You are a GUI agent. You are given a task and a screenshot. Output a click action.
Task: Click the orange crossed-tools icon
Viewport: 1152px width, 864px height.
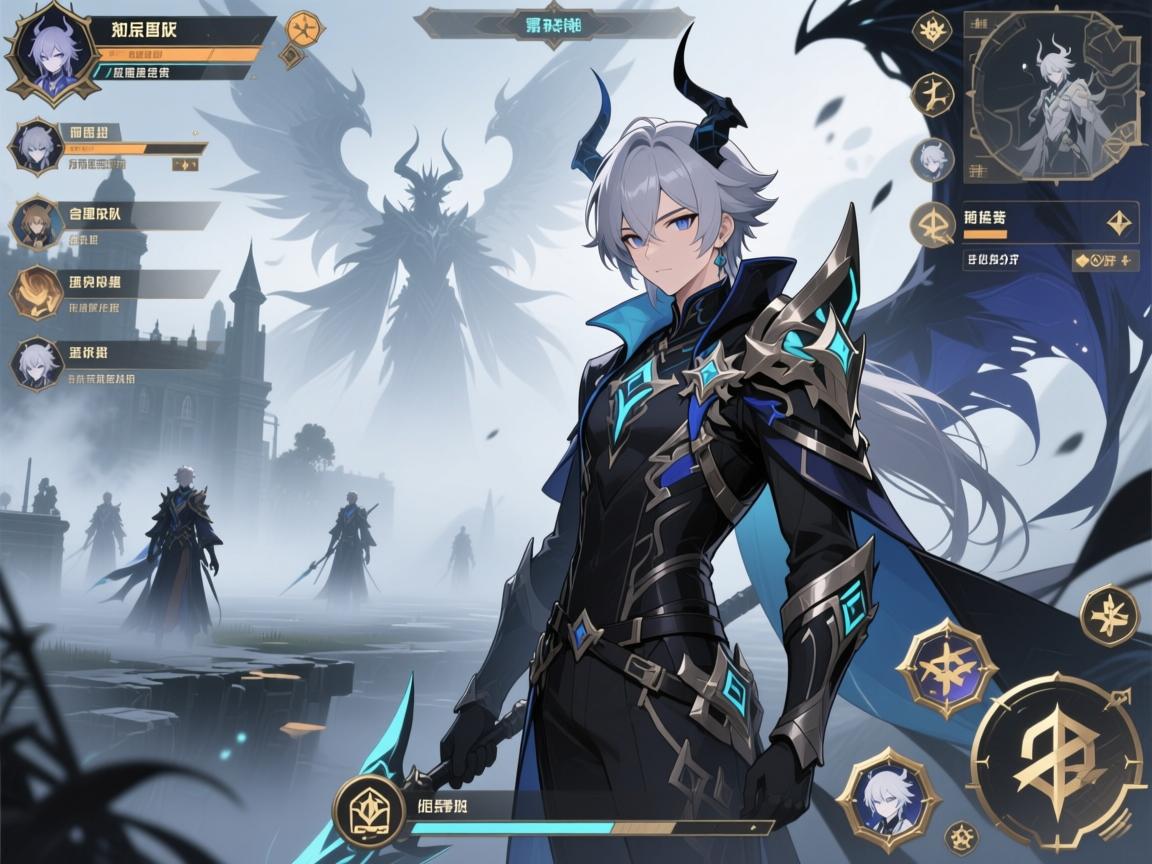coord(300,27)
